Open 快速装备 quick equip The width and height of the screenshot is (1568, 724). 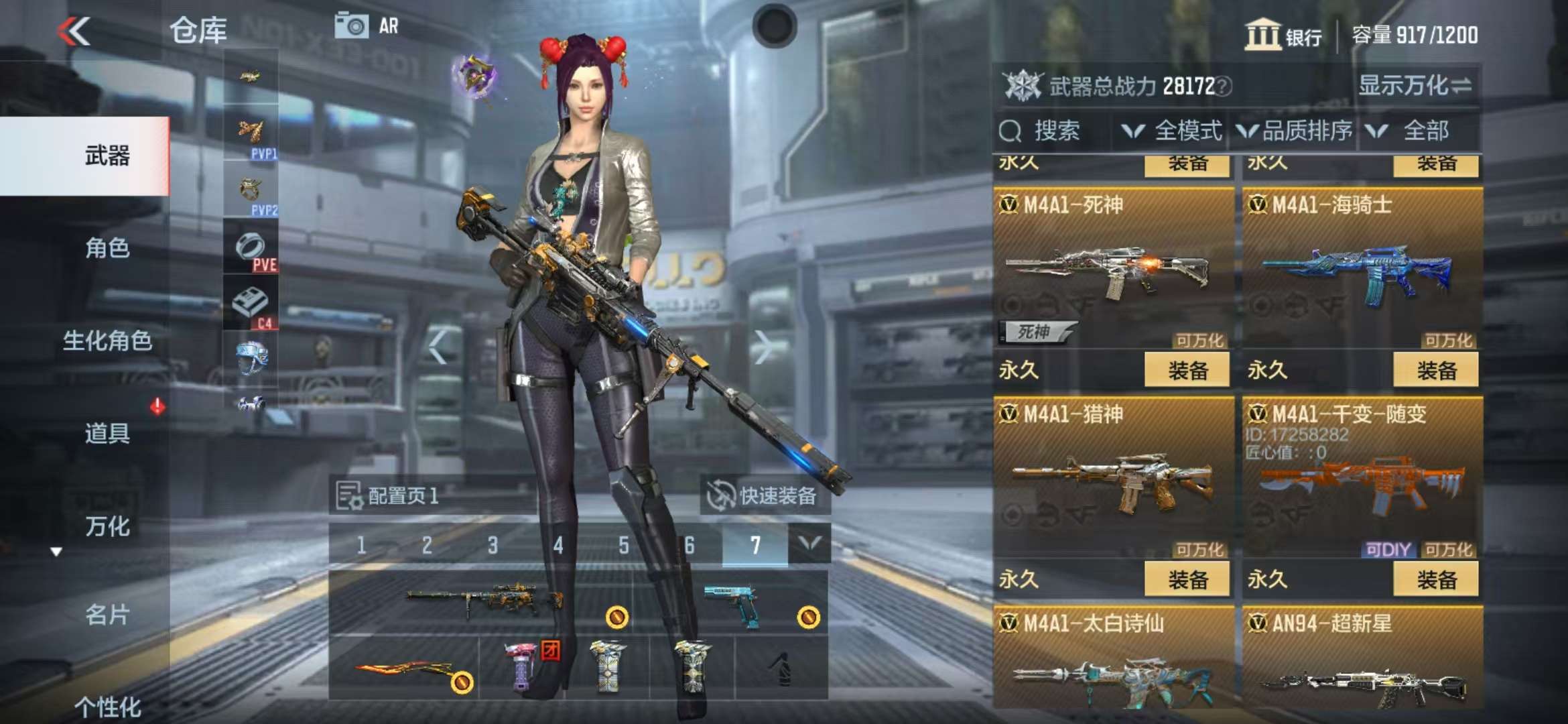coord(765,496)
